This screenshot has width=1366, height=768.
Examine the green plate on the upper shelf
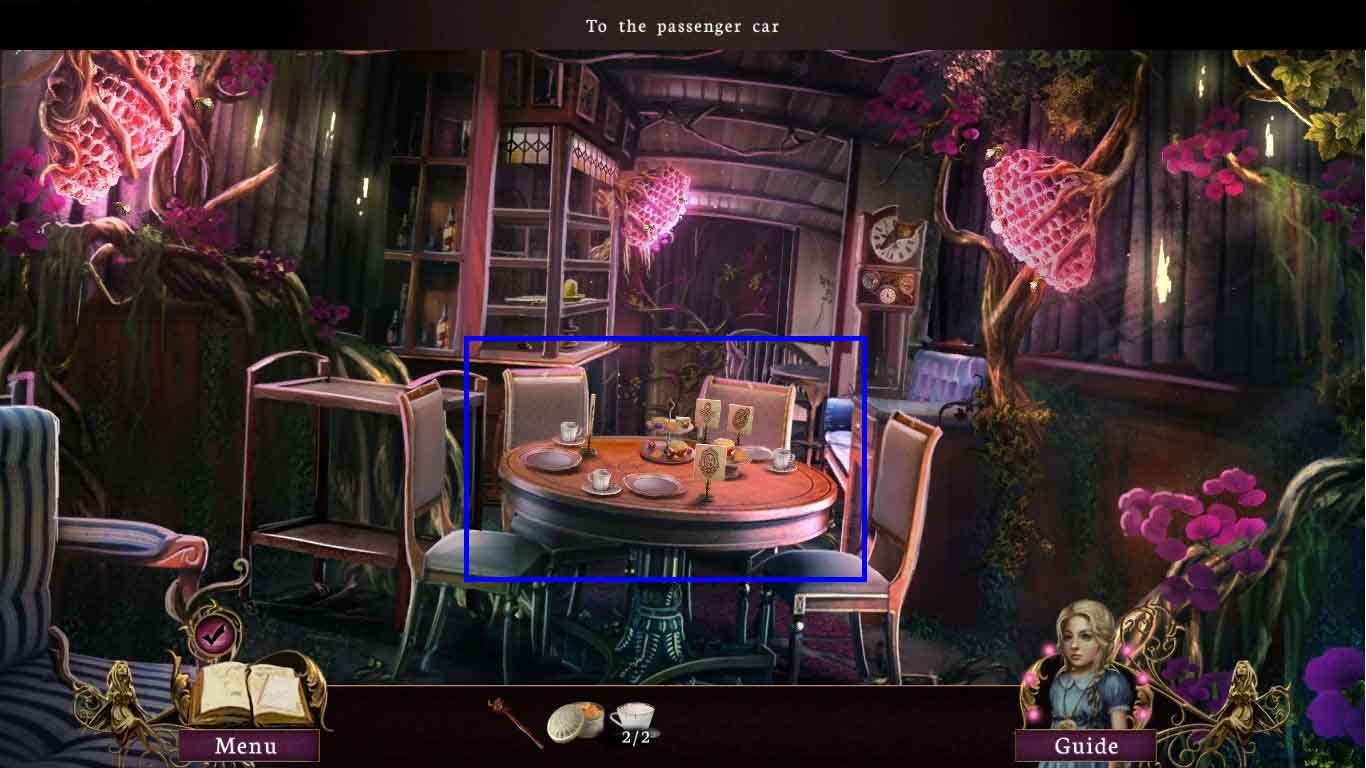click(x=570, y=290)
